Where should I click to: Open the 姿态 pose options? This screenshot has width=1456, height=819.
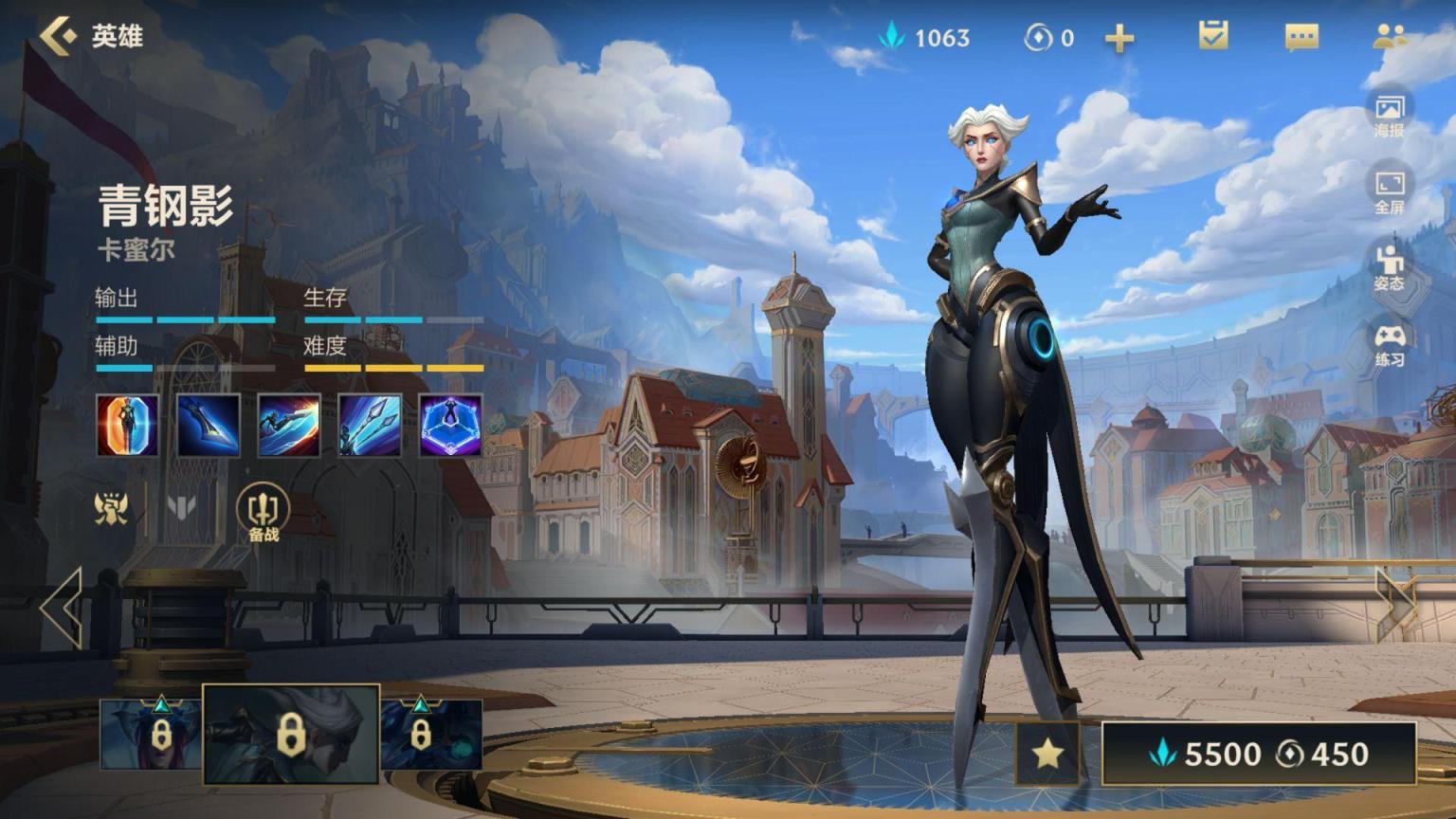point(1390,267)
